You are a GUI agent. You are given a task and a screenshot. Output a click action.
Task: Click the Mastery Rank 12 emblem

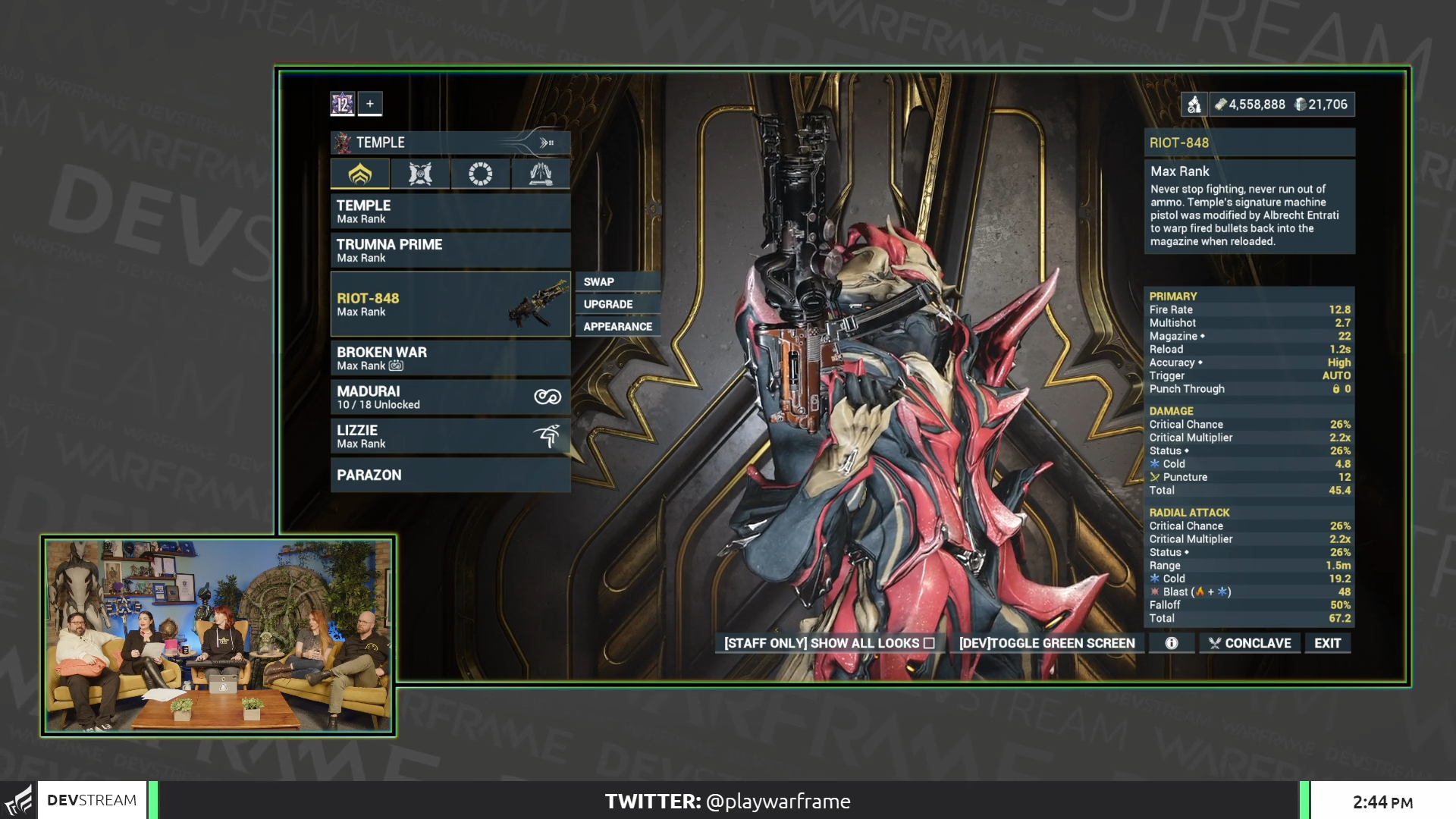(x=341, y=104)
